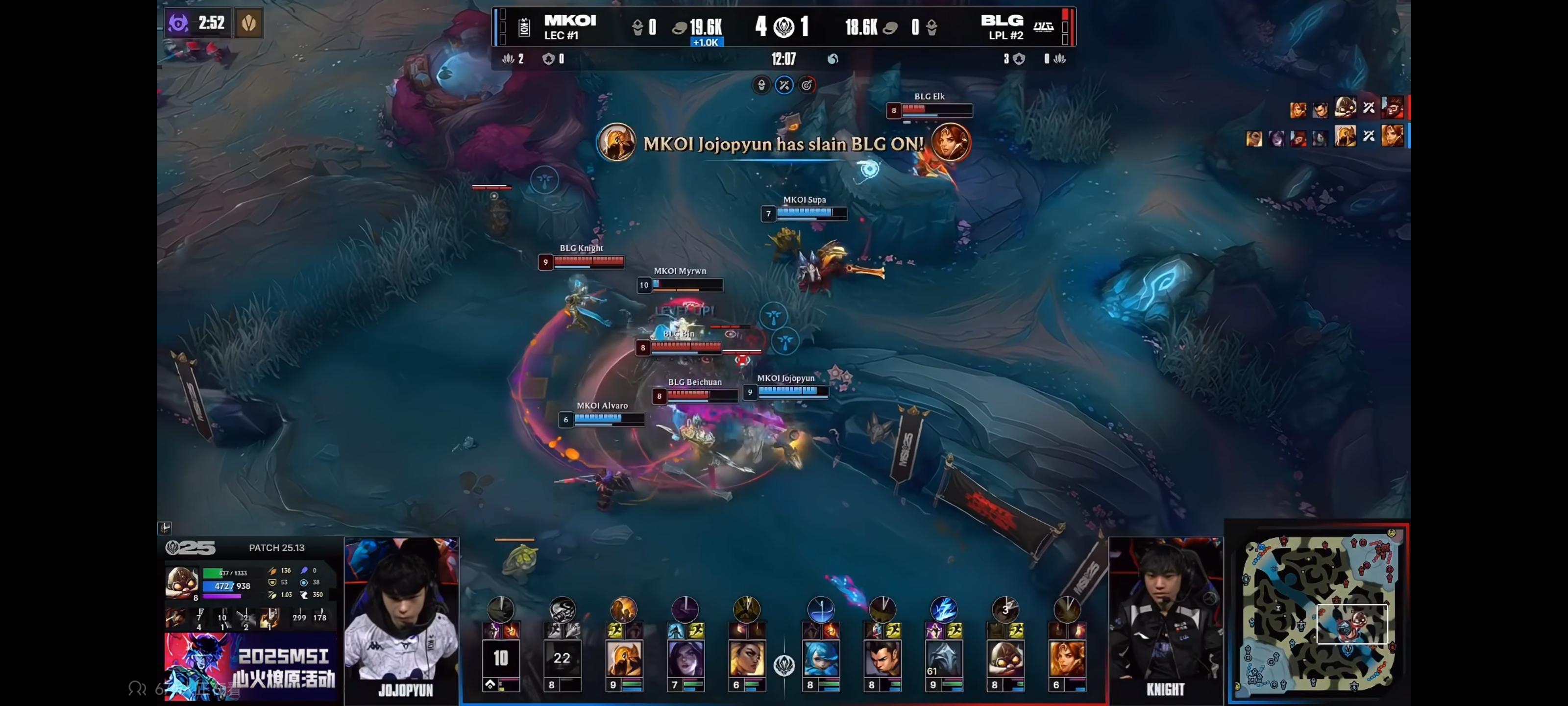Image resolution: width=1568 pixels, height=706 pixels.
Task: Click the lightning bolt ultimate icon
Action: (x=943, y=608)
